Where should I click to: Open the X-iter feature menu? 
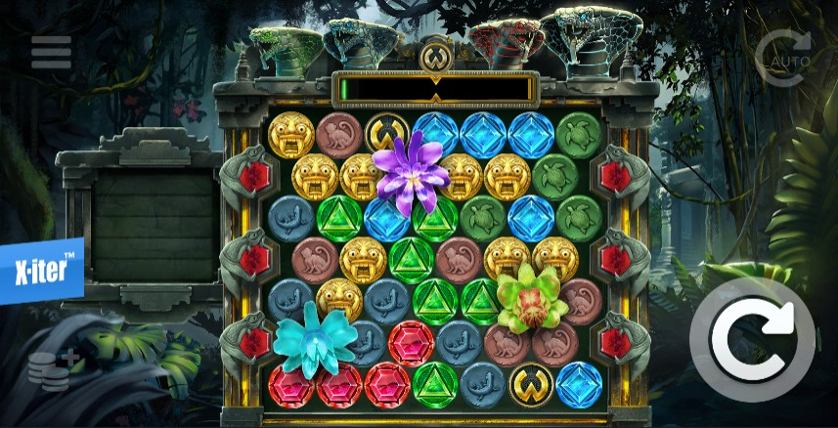(x=41, y=270)
